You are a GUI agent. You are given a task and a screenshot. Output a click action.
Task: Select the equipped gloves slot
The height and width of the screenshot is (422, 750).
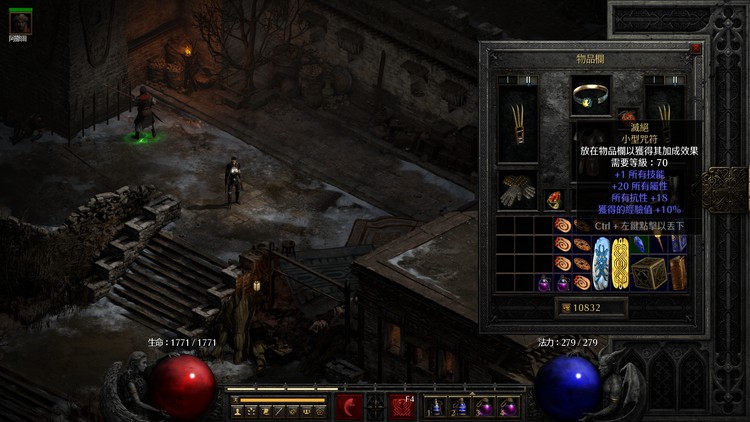click(516, 190)
